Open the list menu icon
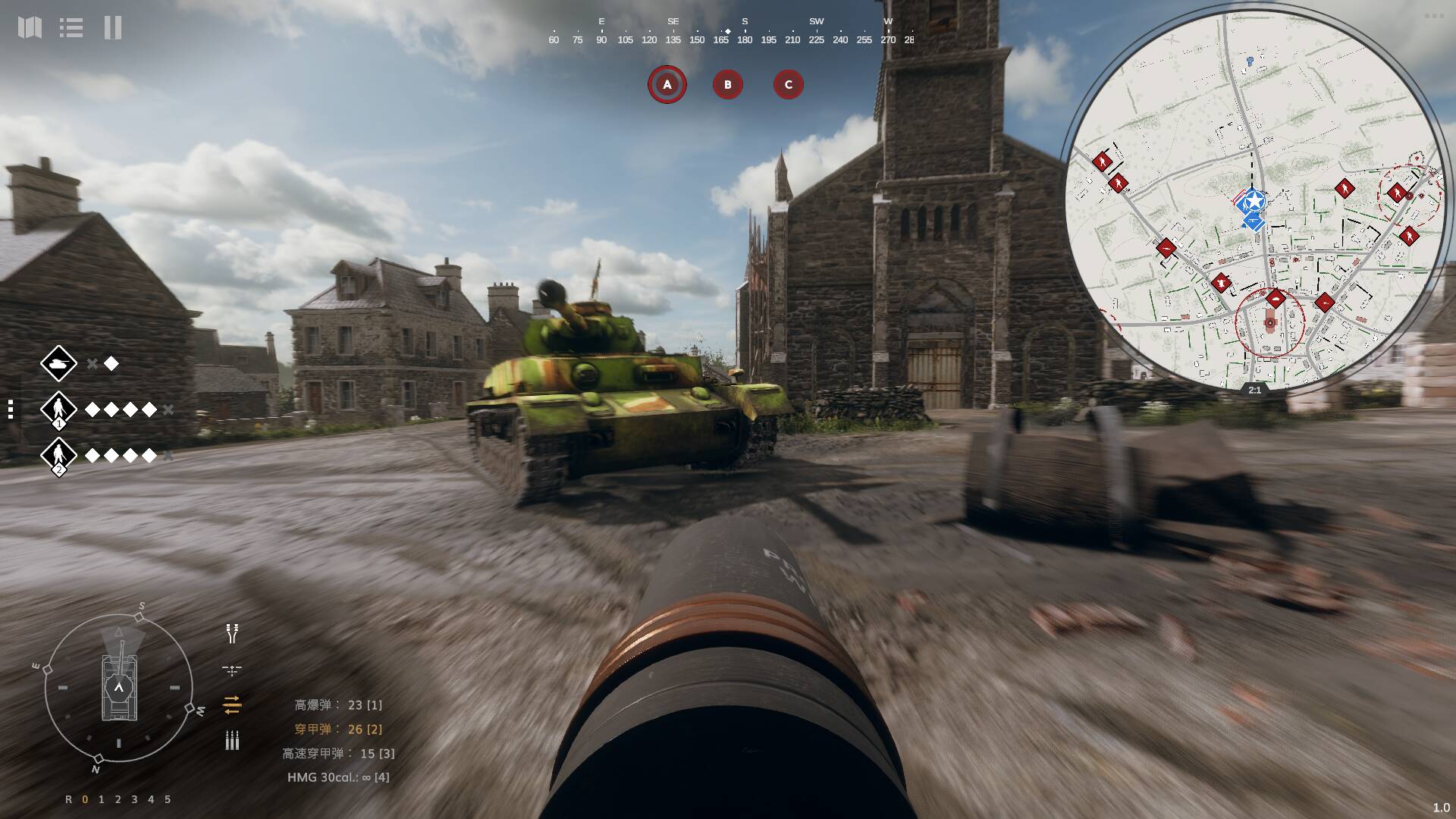Screen dimensions: 1456x819 click(x=71, y=28)
